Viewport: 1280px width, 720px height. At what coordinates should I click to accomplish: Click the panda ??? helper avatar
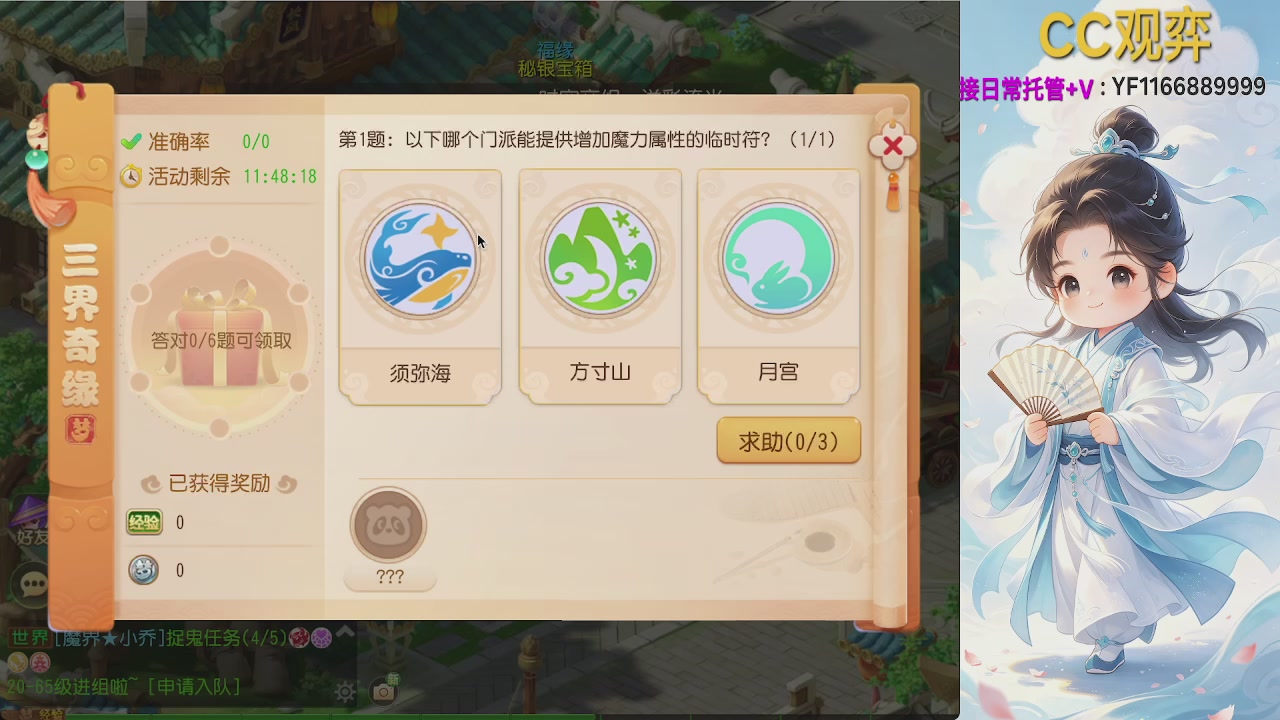388,527
